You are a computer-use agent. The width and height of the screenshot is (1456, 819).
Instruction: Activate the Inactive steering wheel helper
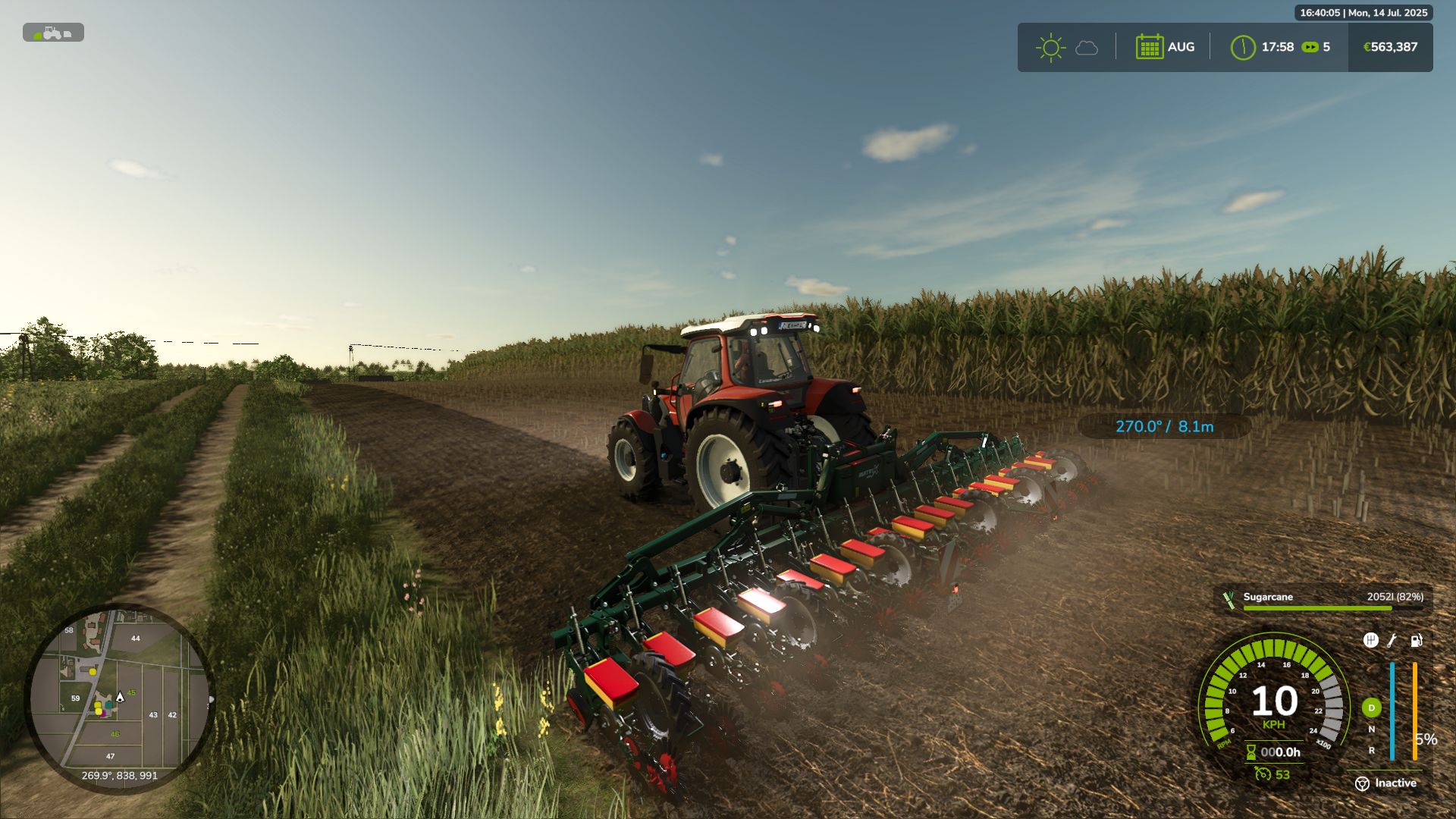[x=1362, y=783]
